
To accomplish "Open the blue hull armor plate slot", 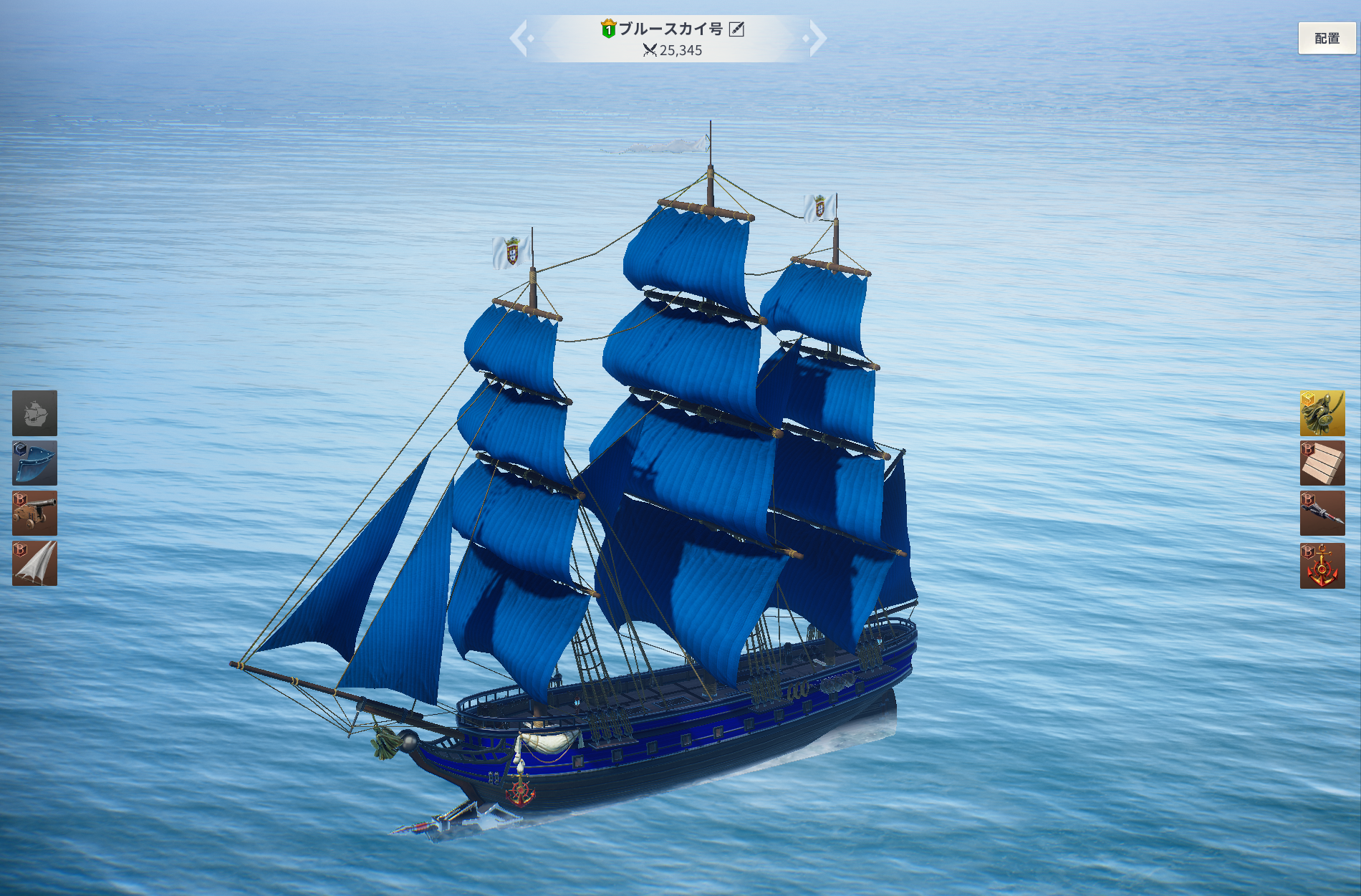I will tap(34, 463).
